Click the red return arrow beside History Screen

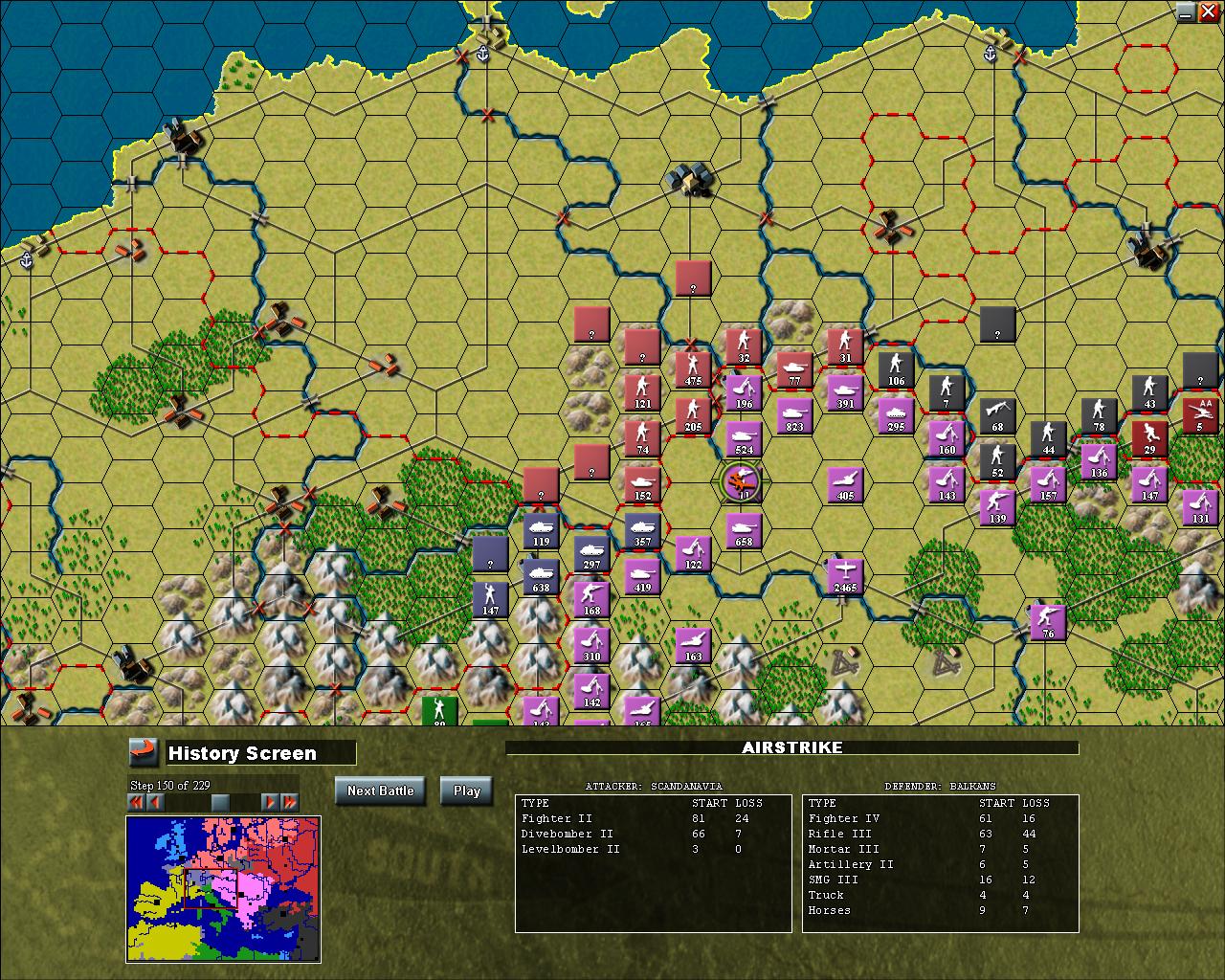[142, 752]
